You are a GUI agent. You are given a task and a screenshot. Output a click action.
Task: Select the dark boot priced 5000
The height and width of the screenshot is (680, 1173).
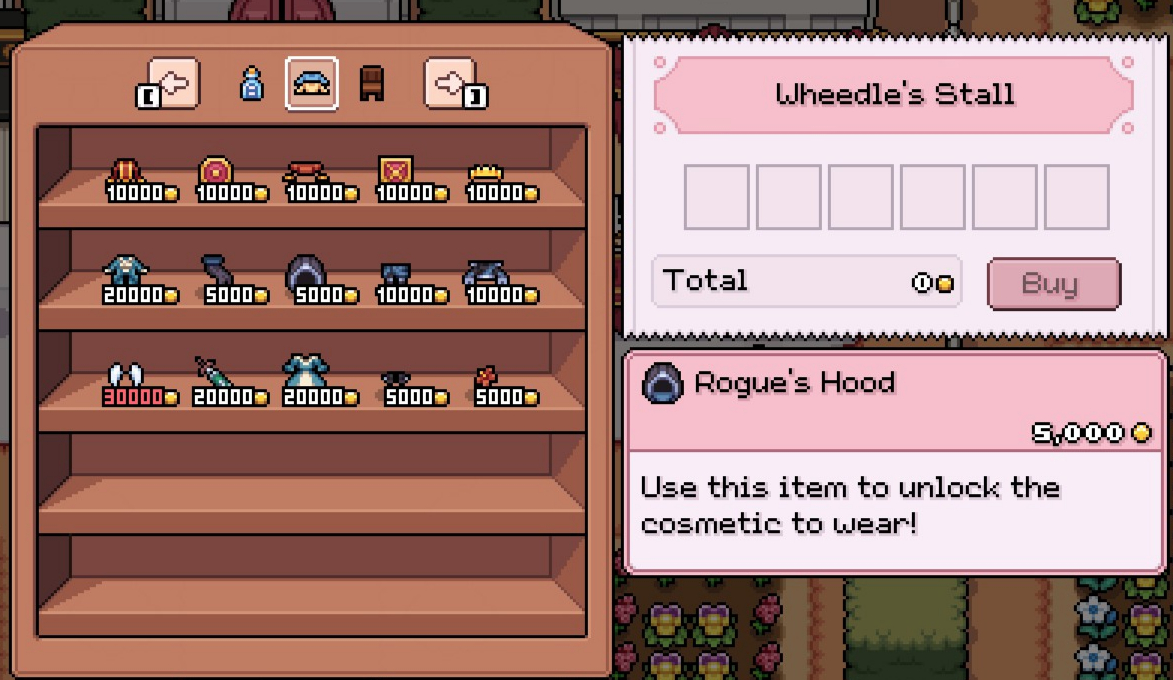(x=216, y=272)
